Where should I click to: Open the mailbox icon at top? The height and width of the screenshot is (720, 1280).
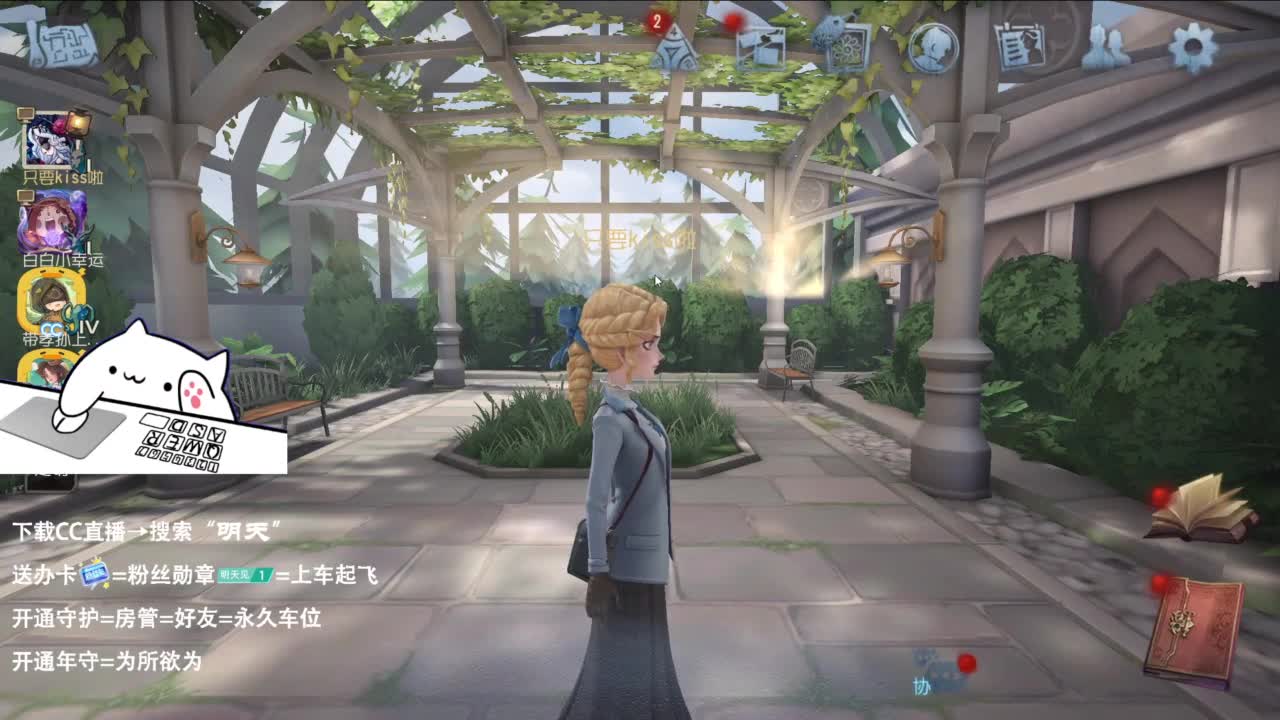(x=762, y=45)
